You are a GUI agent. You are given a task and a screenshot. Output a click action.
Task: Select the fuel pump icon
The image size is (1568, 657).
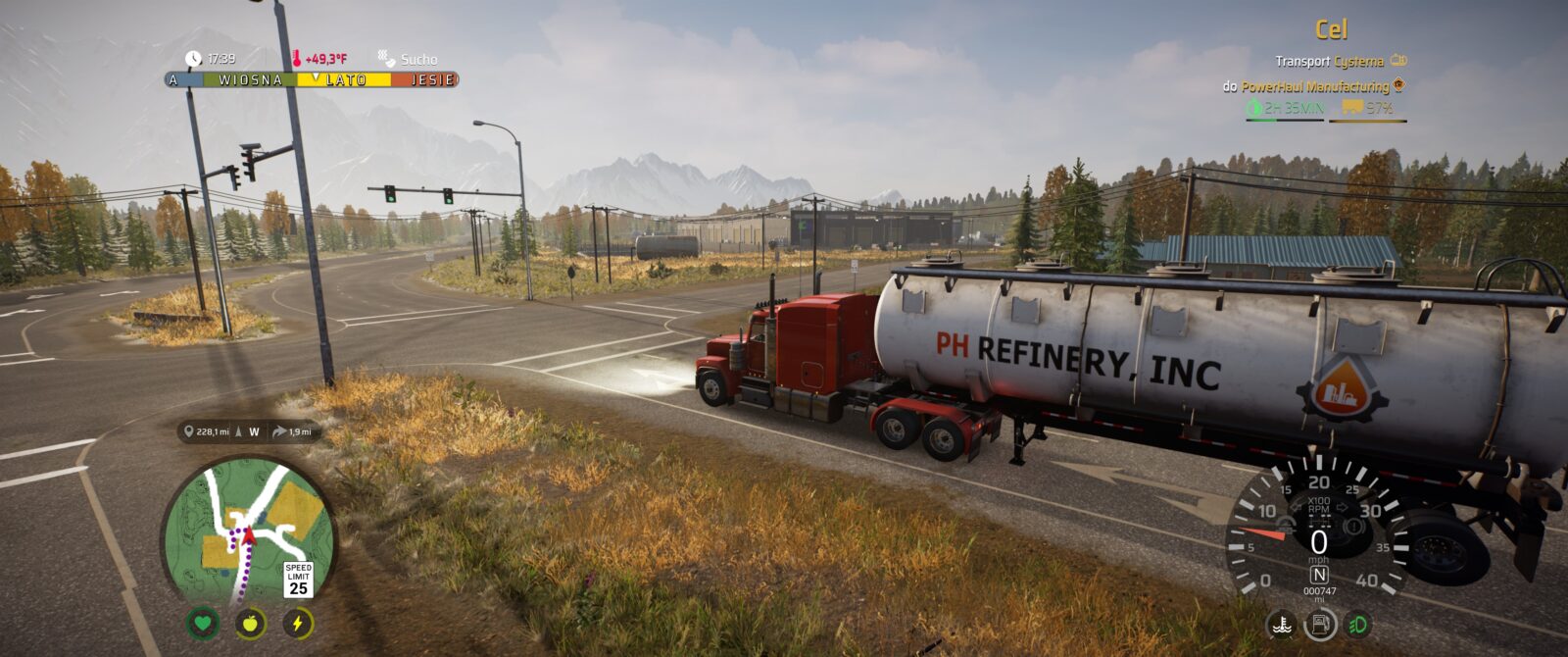point(1320,625)
